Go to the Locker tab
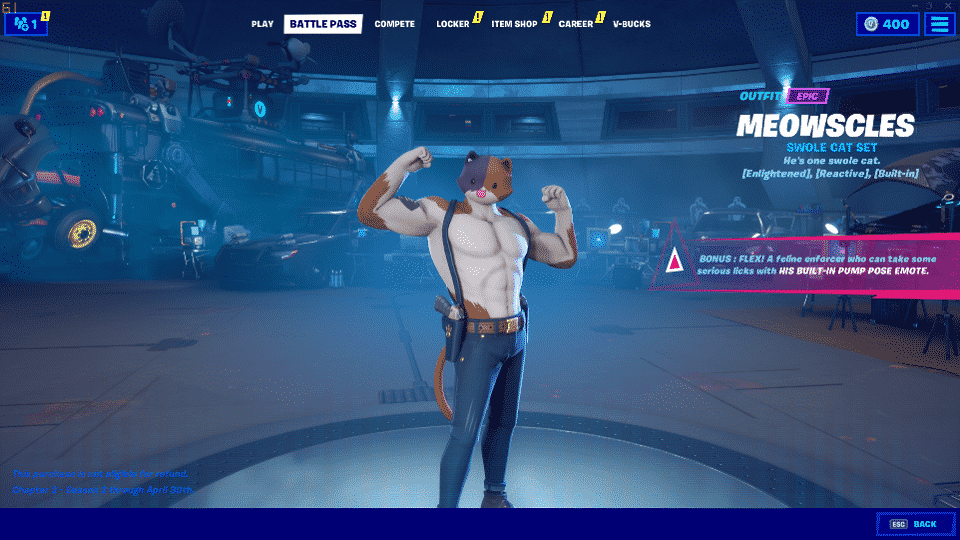The image size is (960, 540). (x=453, y=24)
